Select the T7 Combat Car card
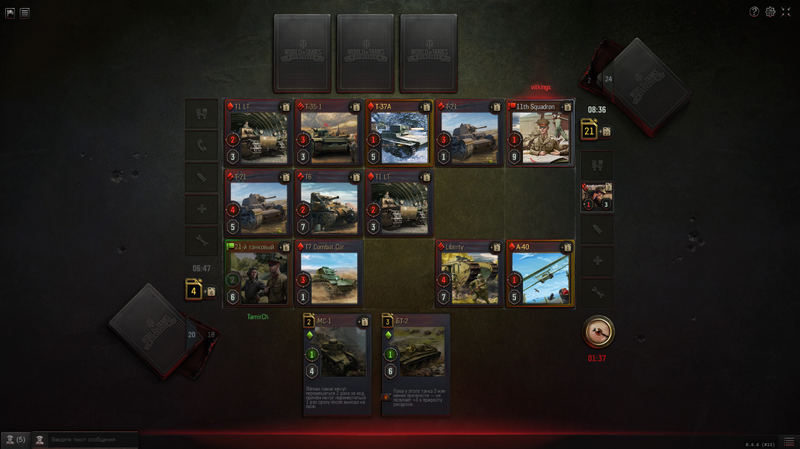The height and width of the screenshot is (449, 800). tap(329, 273)
